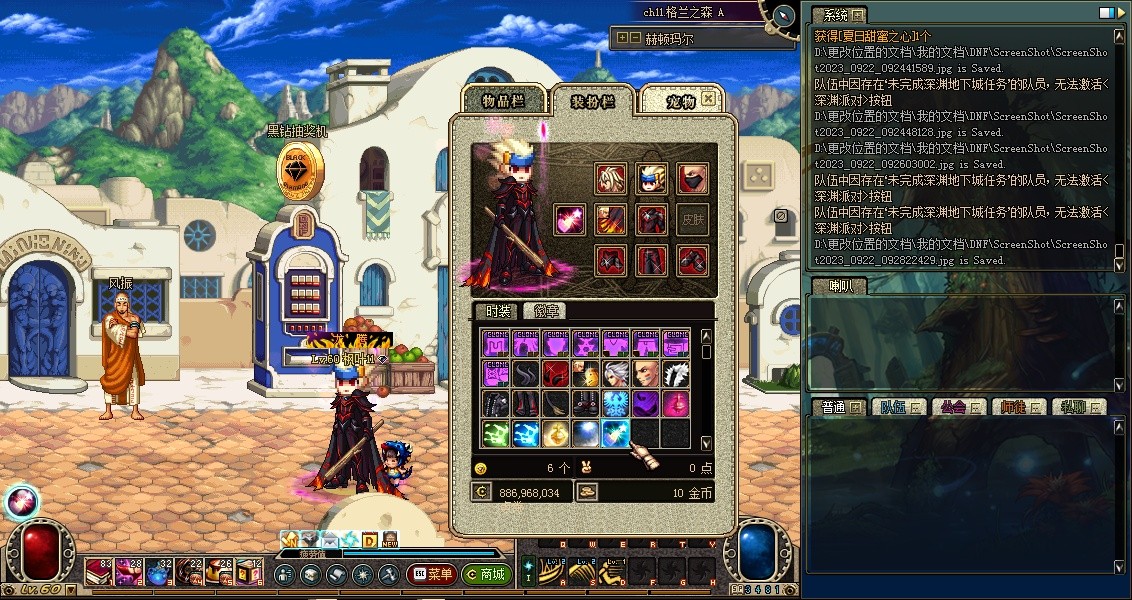Click the empty 皮肤 skin slot
The width and height of the screenshot is (1132, 600).
(x=692, y=220)
